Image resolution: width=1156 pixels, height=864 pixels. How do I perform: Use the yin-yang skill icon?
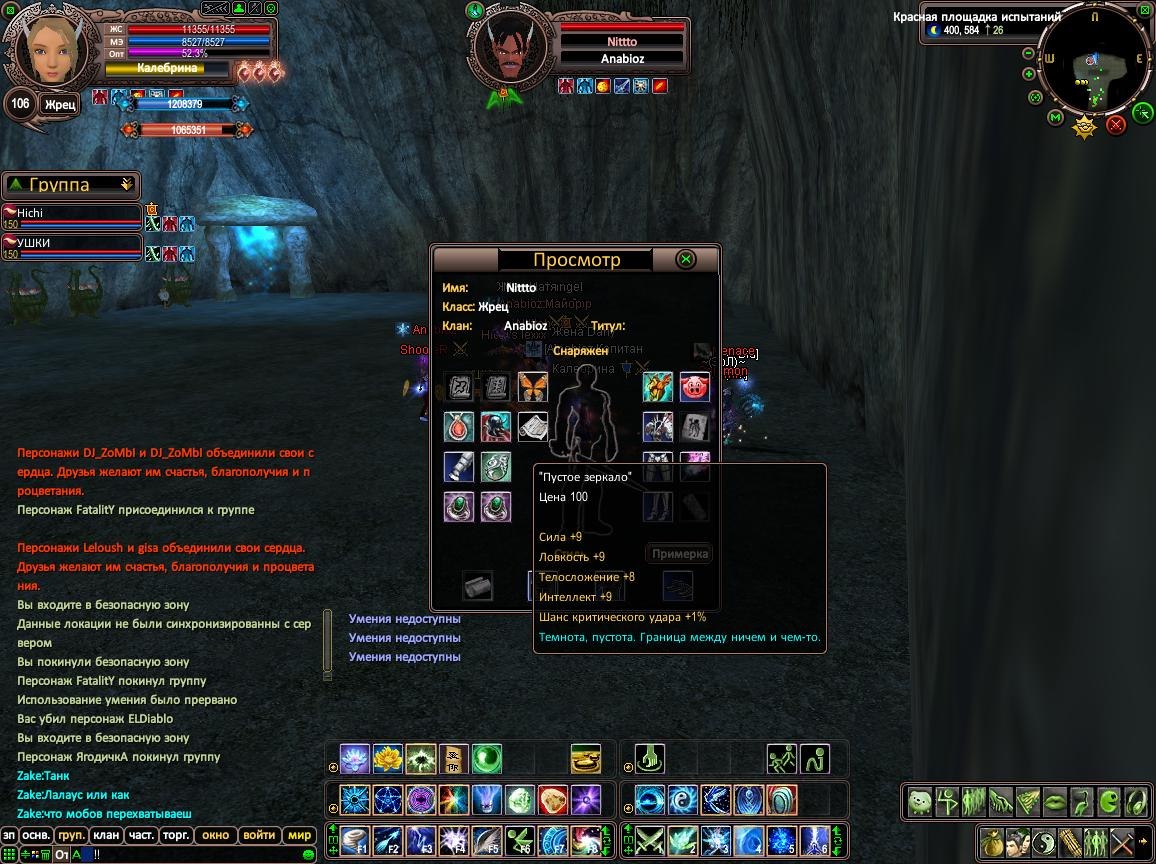point(682,800)
